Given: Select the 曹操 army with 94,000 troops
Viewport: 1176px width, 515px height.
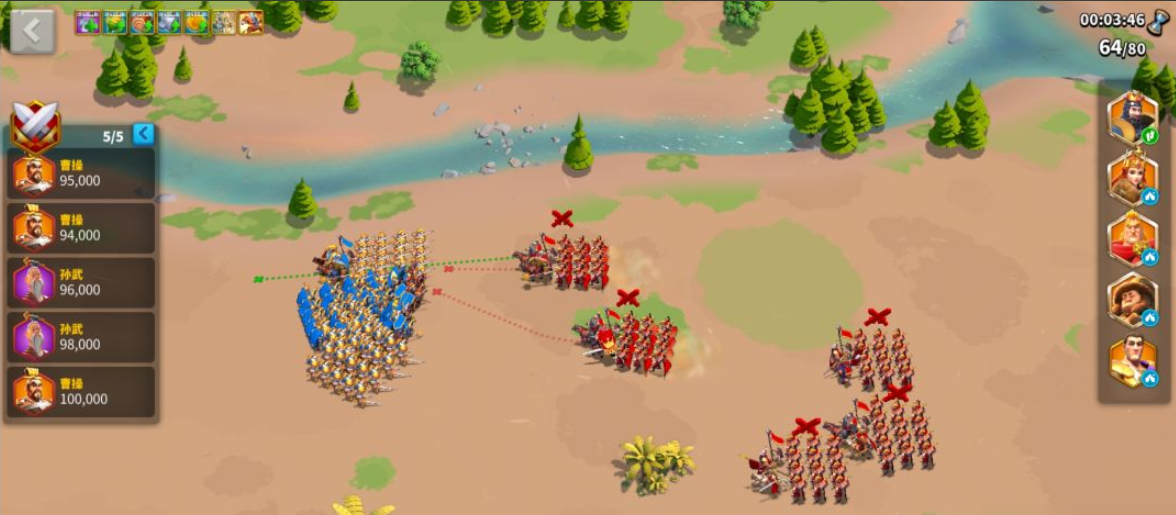Looking at the screenshot, I should click(x=80, y=228).
